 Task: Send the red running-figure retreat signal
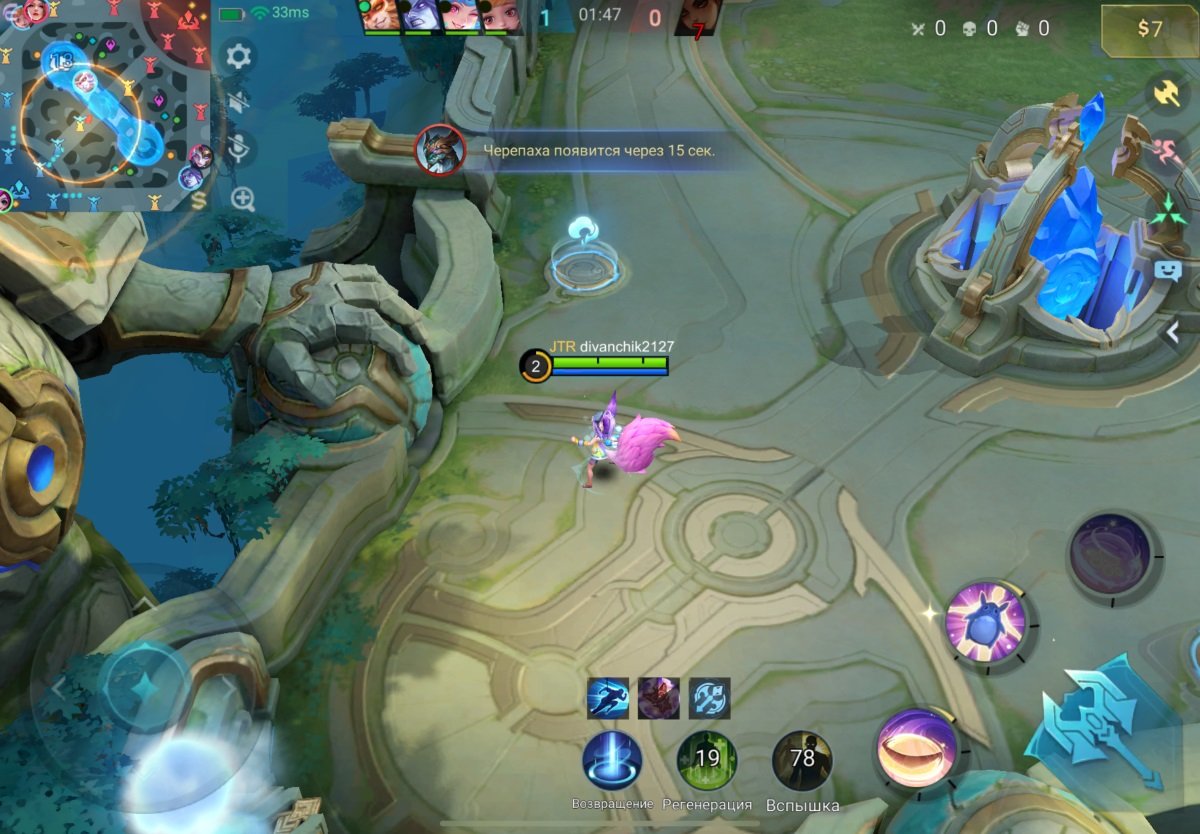point(1166,152)
